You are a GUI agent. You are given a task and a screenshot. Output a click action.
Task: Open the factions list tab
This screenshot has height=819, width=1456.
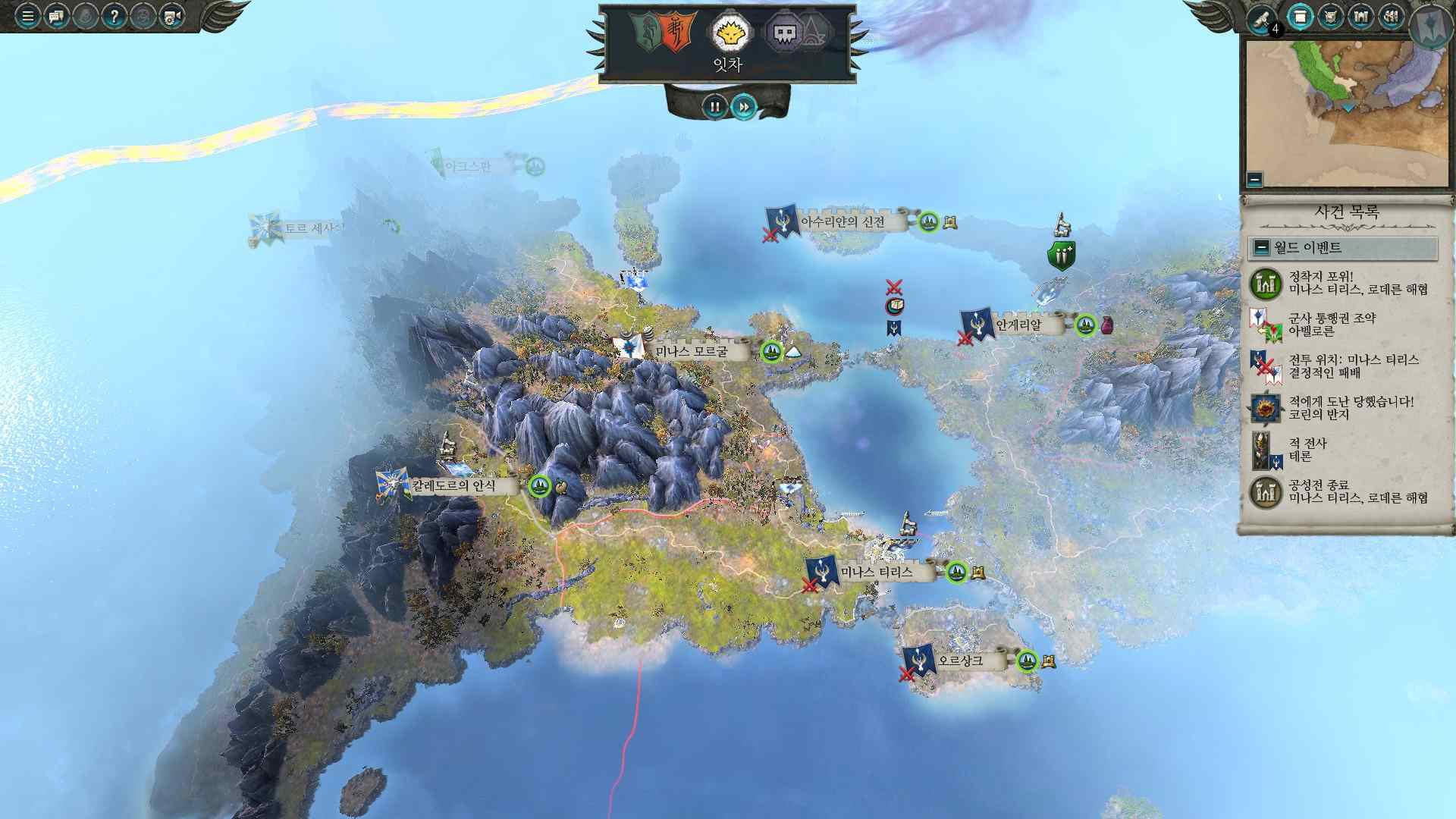[1391, 17]
